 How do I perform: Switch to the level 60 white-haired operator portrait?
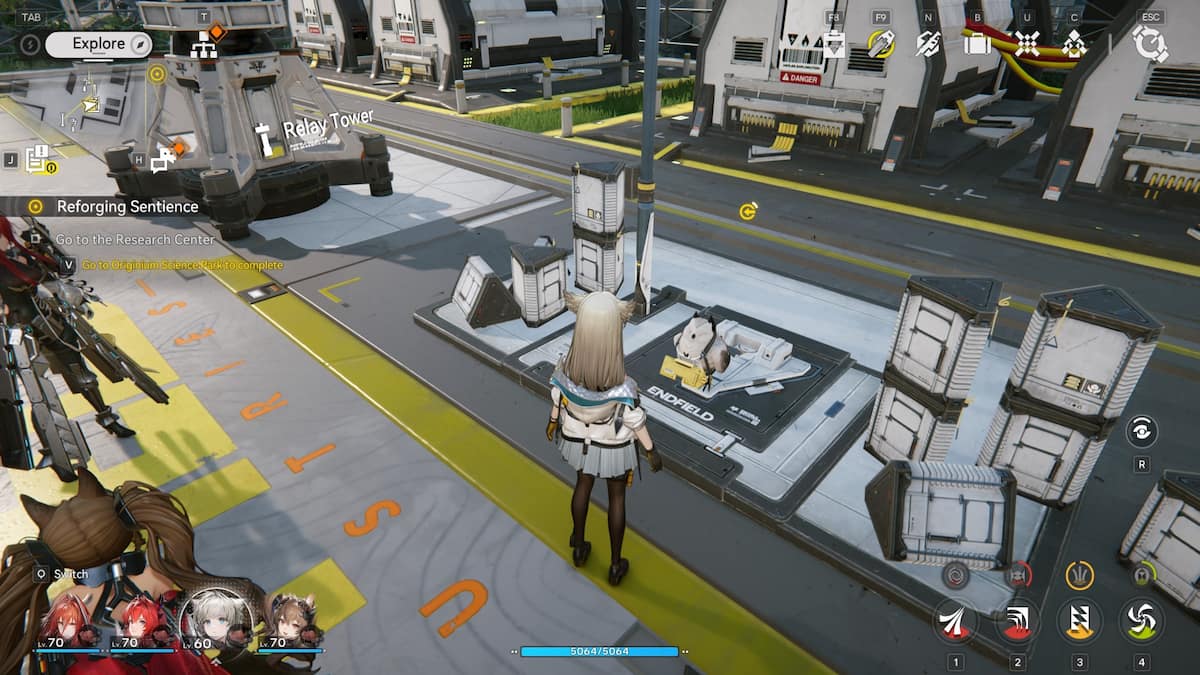coord(212,618)
